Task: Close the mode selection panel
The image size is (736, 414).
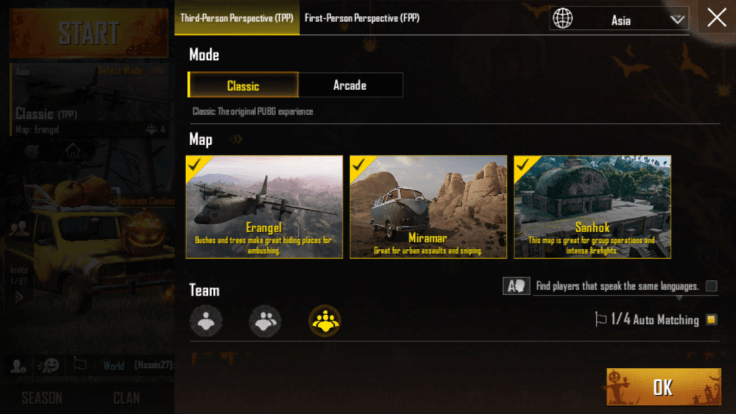Action: (716, 17)
